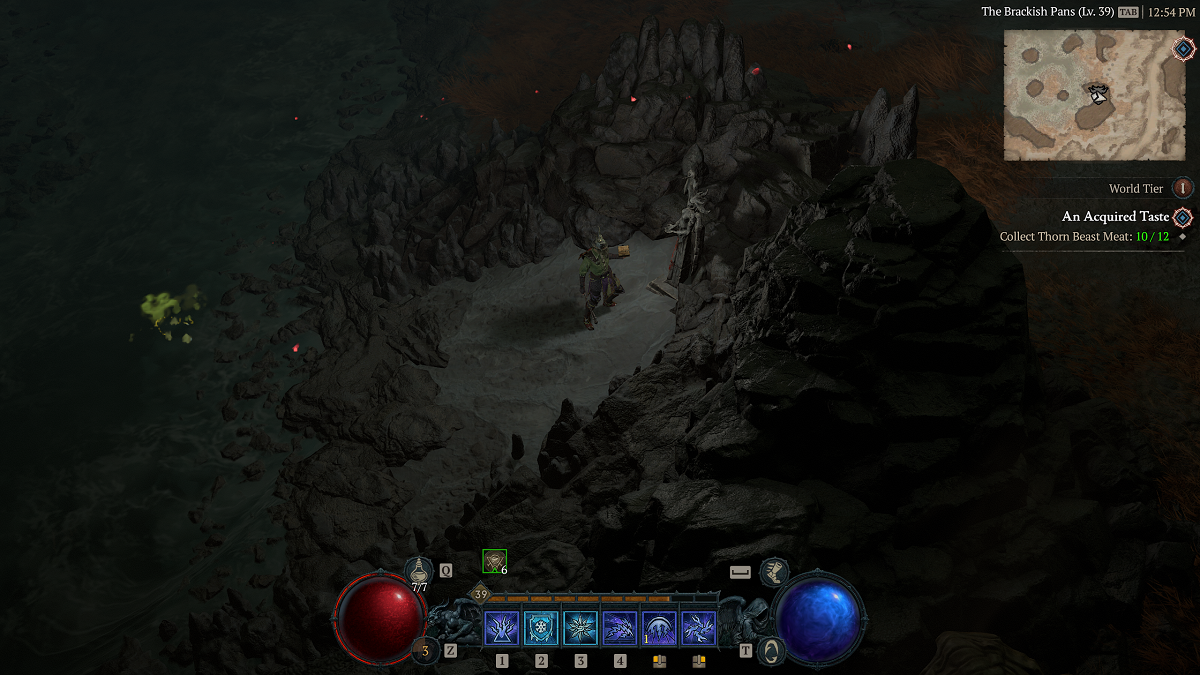Use the healing potion flask
Viewport: 1200px width, 675px height.
(x=418, y=571)
